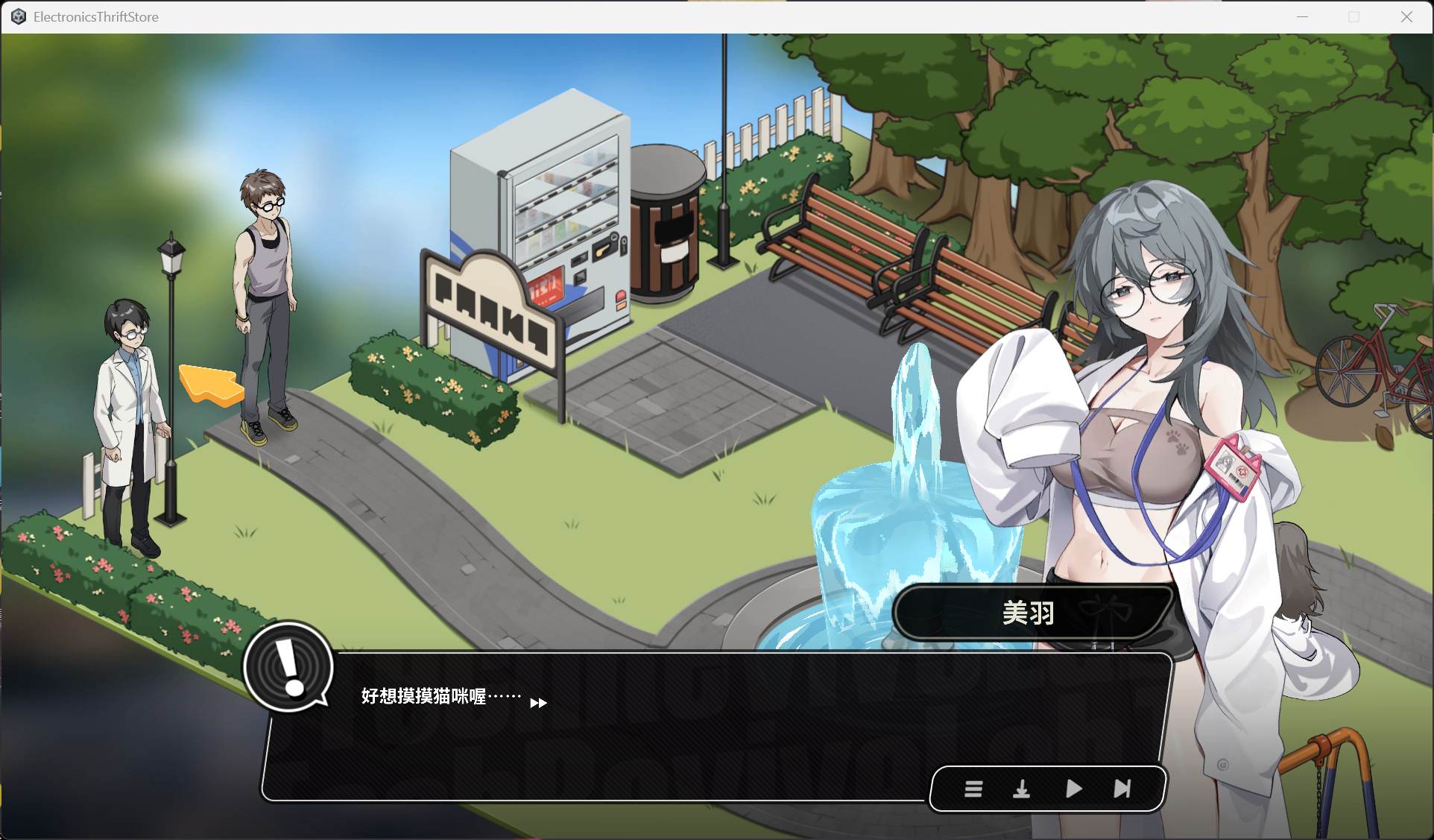Close the ElectronicsThriftStore window
Screen dimensions: 1434x840
coord(1406,16)
